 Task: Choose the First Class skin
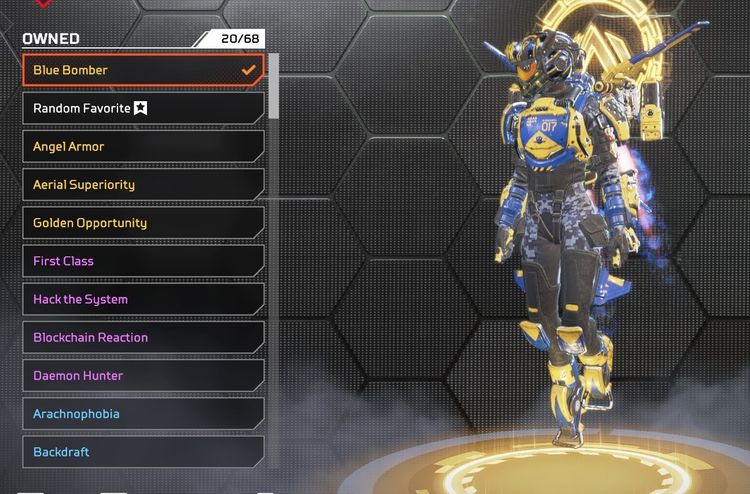click(143, 261)
